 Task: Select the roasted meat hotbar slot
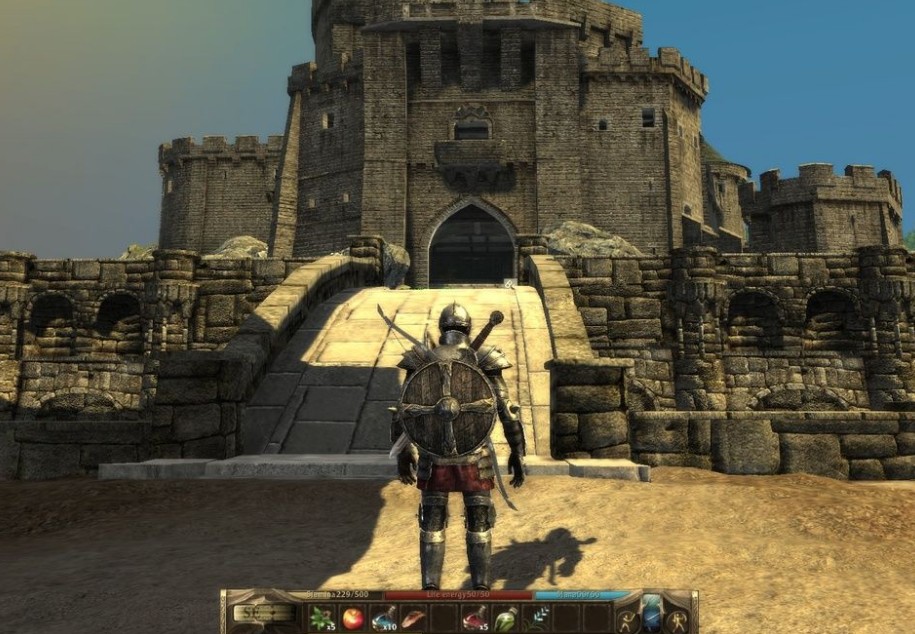point(414,619)
